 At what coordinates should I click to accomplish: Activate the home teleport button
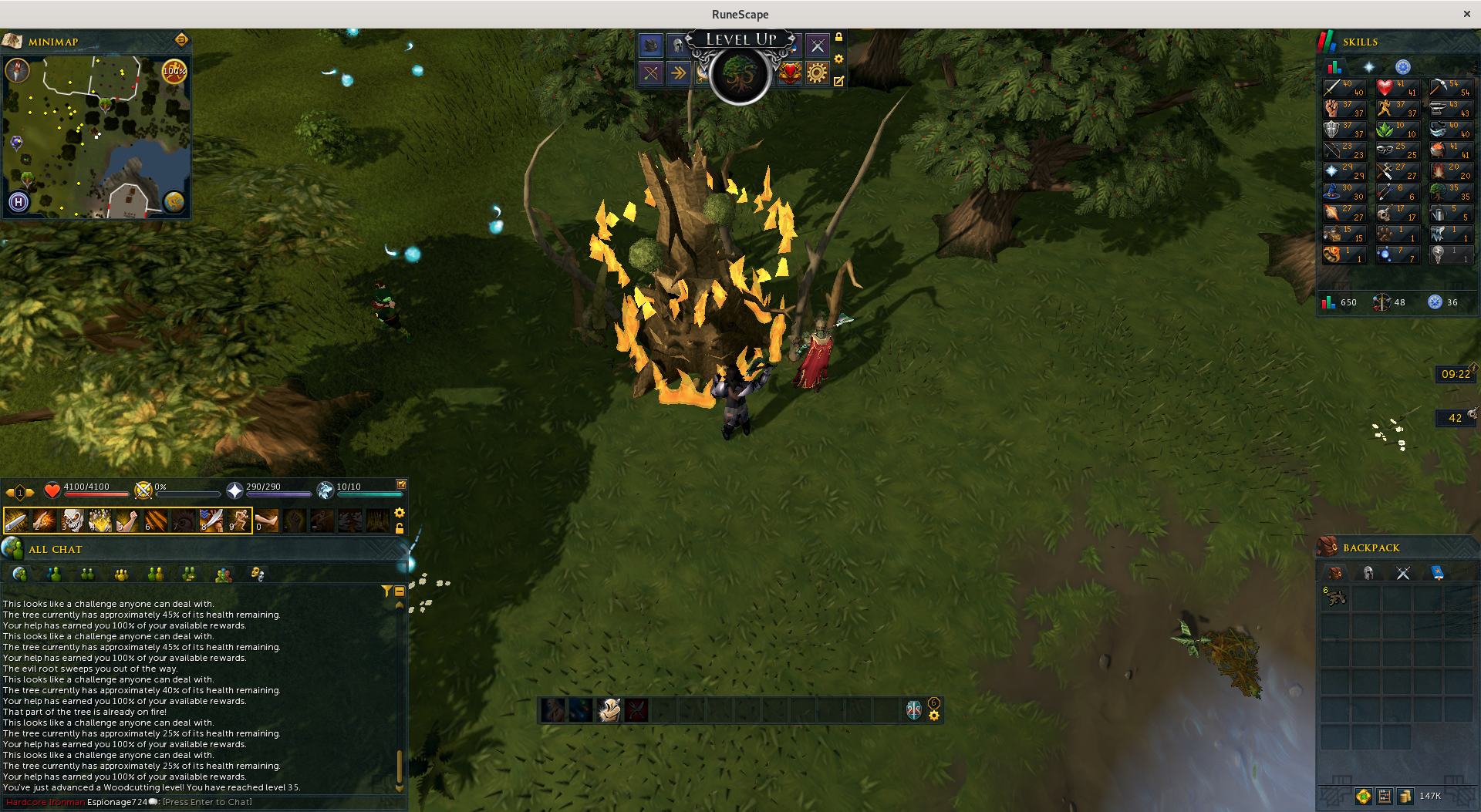(19, 202)
